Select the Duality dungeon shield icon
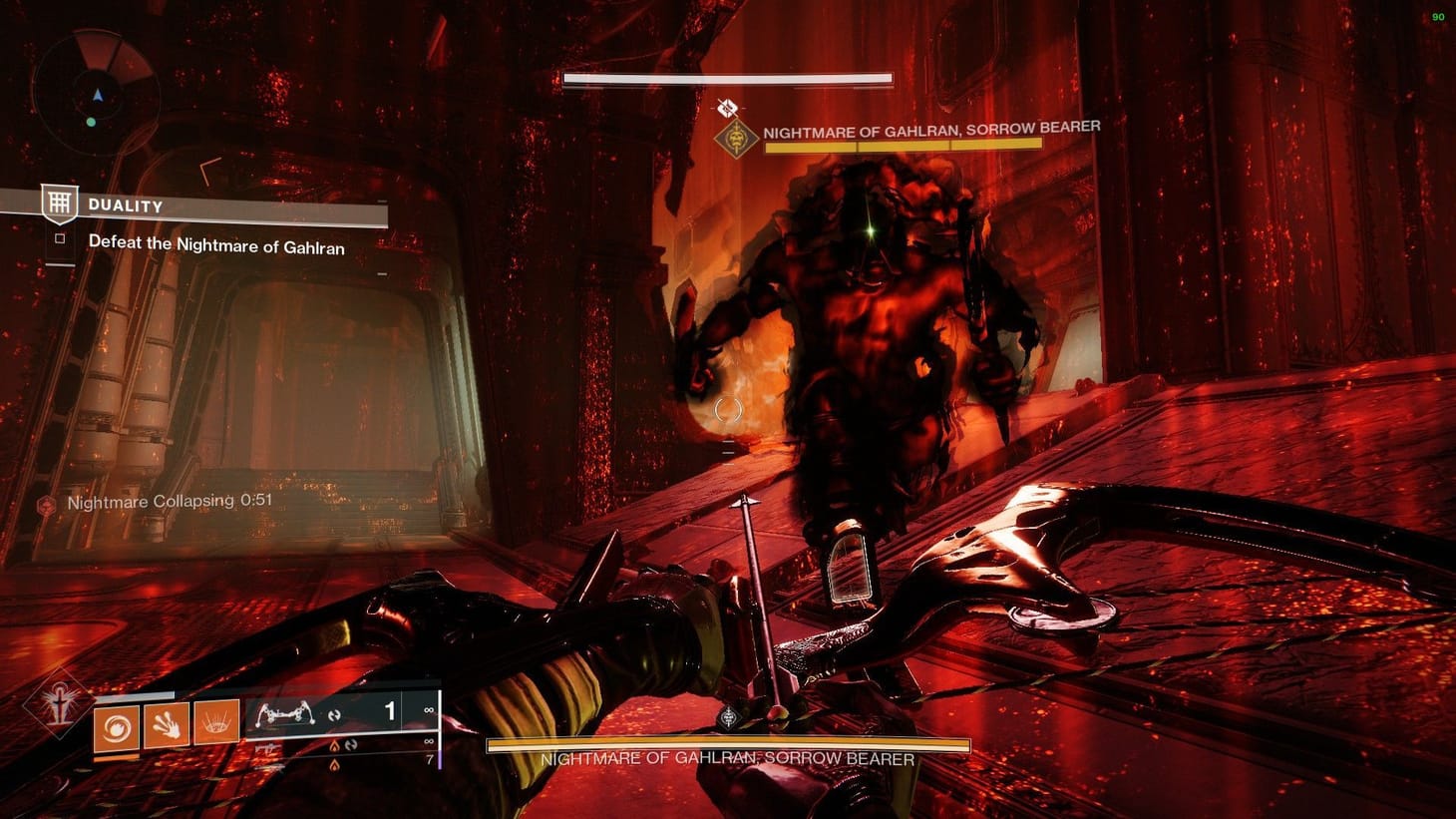The width and height of the screenshot is (1456, 819). [x=60, y=204]
